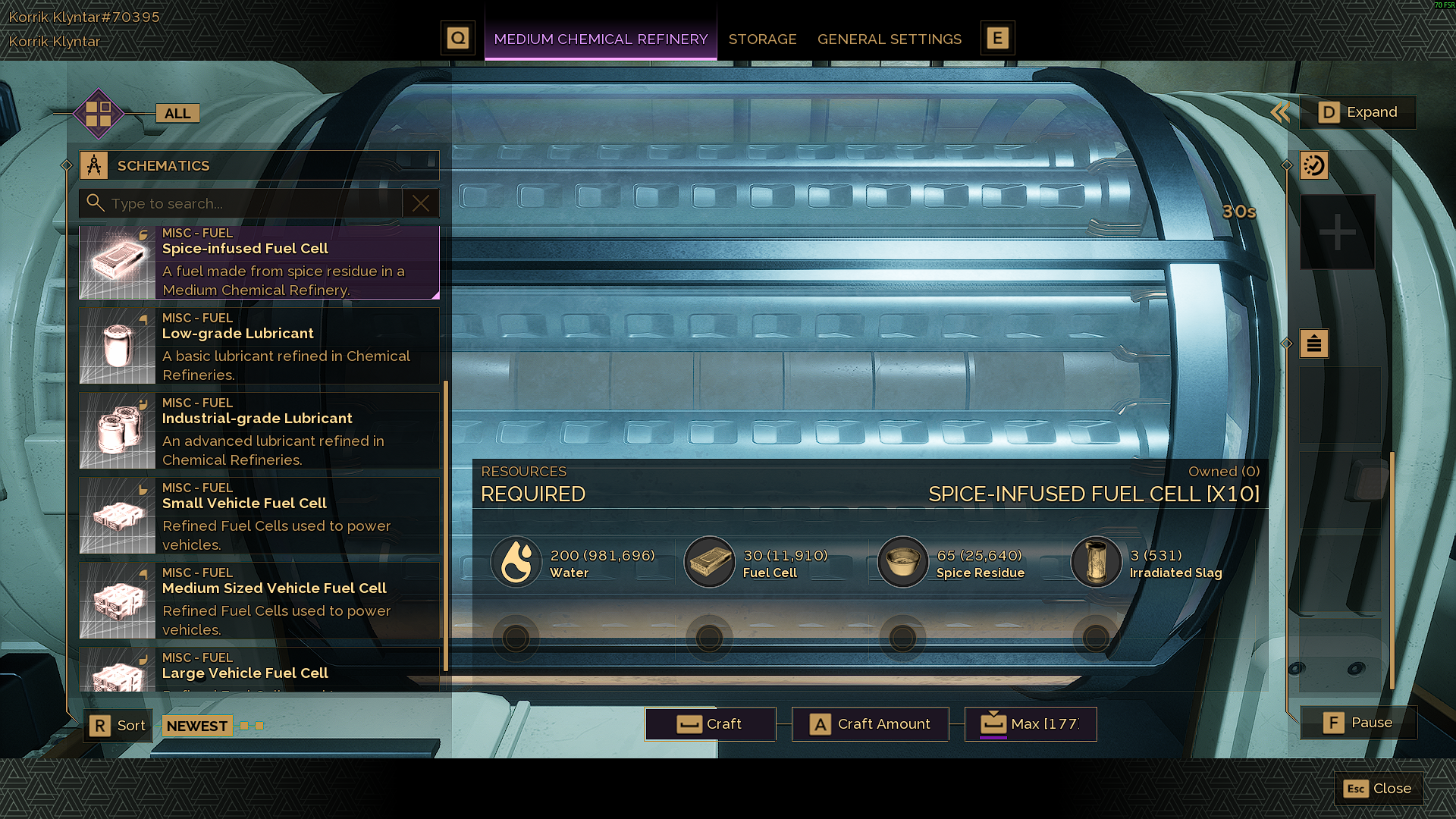
Task: Expand the side panel
Action: (1357, 112)
